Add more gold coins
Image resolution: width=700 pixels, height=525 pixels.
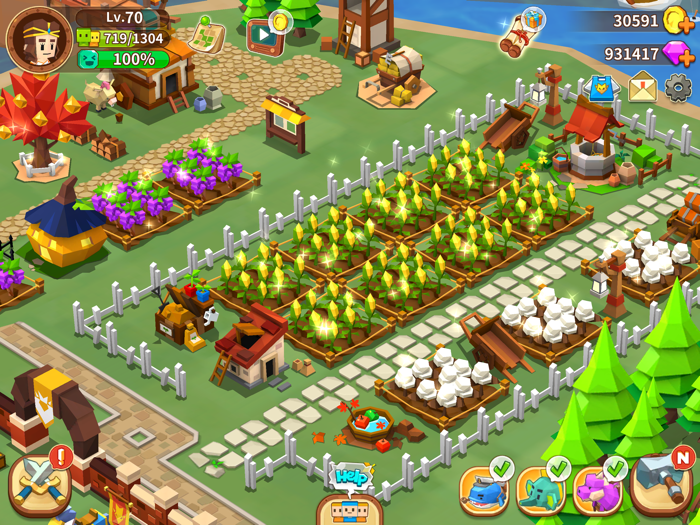click(x=679, y=20)
